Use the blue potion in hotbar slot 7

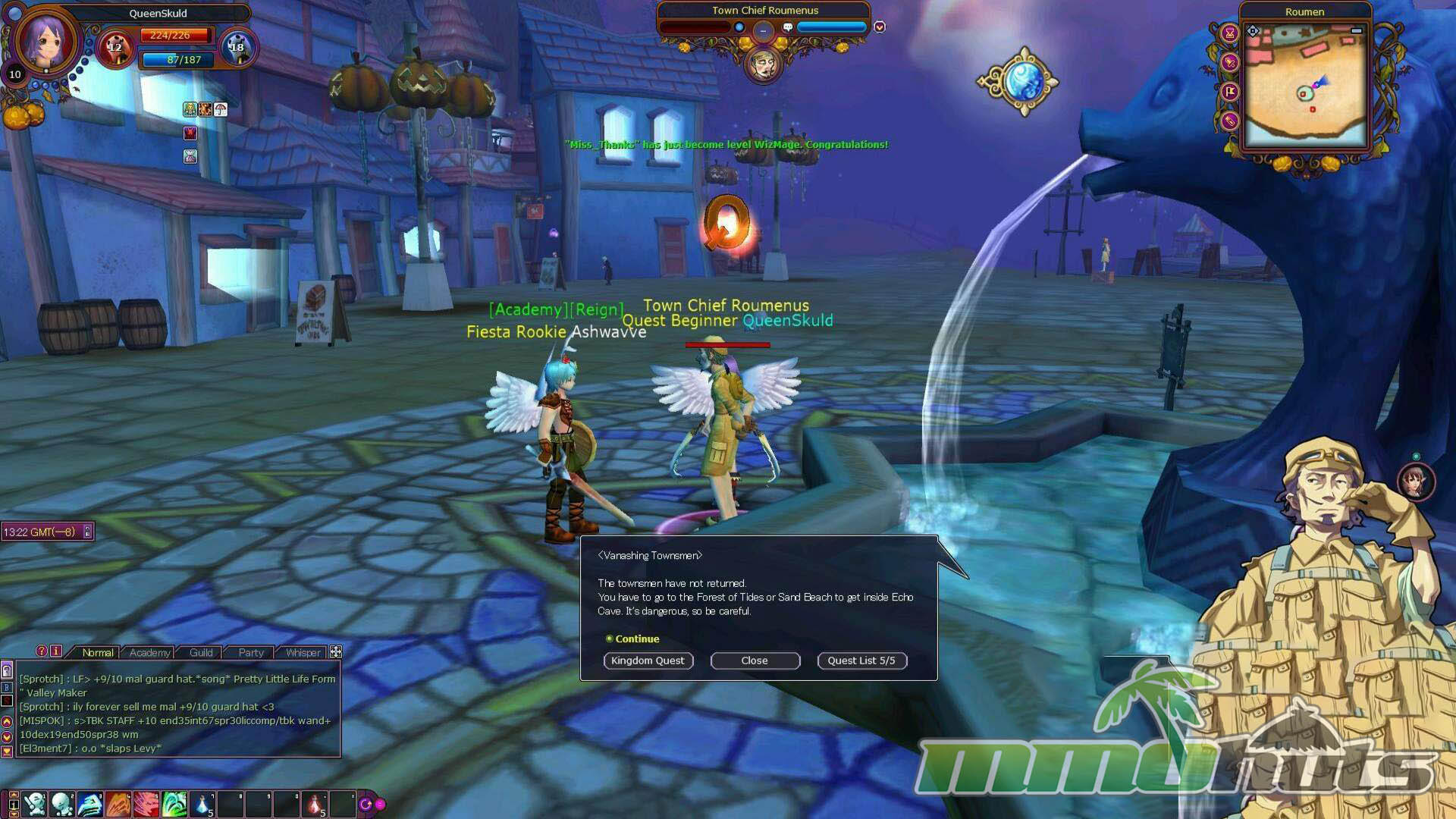pyautogui.click(x=203, y=804)
